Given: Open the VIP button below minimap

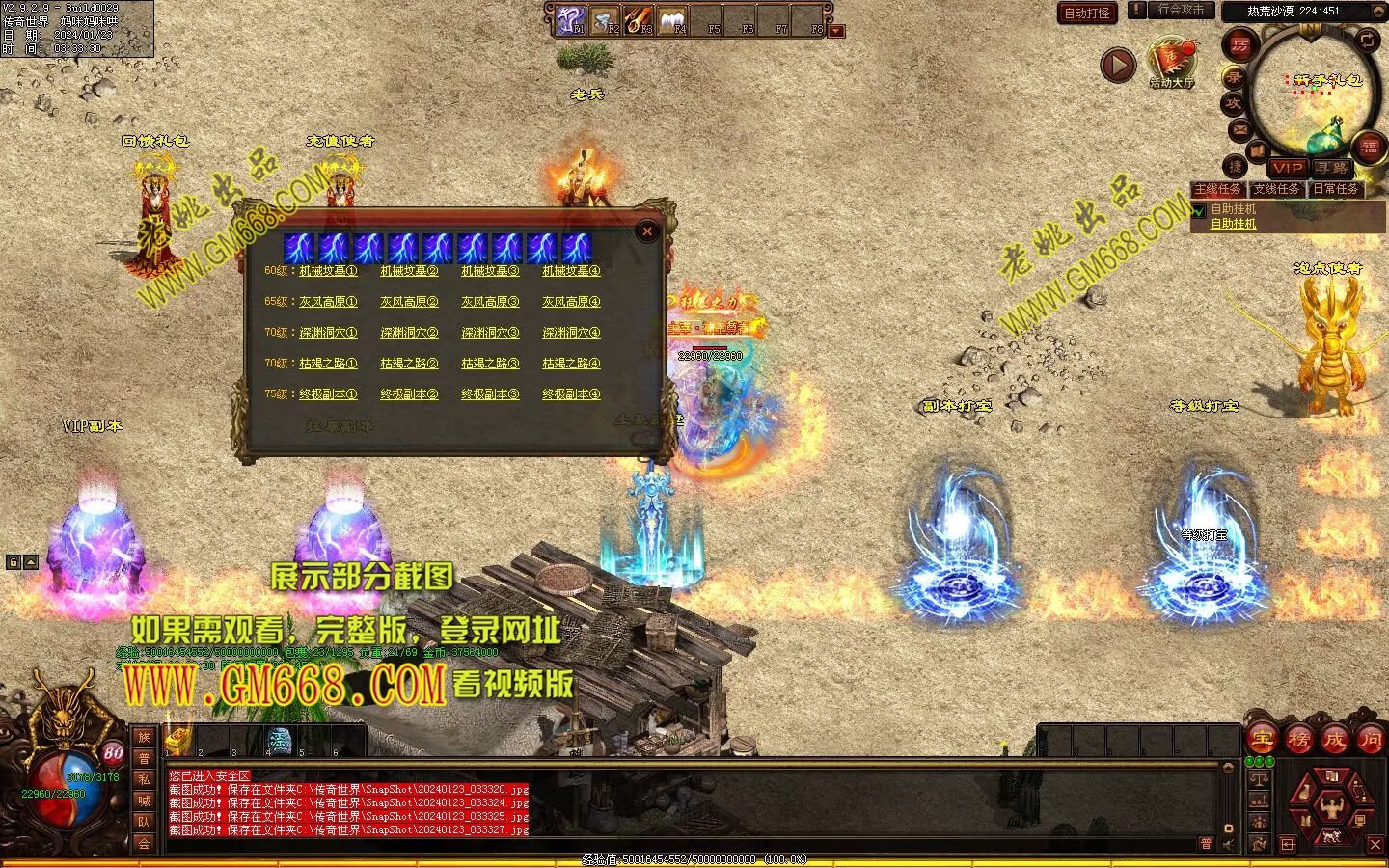Looking at the screenshot, I should (1287, 168).
